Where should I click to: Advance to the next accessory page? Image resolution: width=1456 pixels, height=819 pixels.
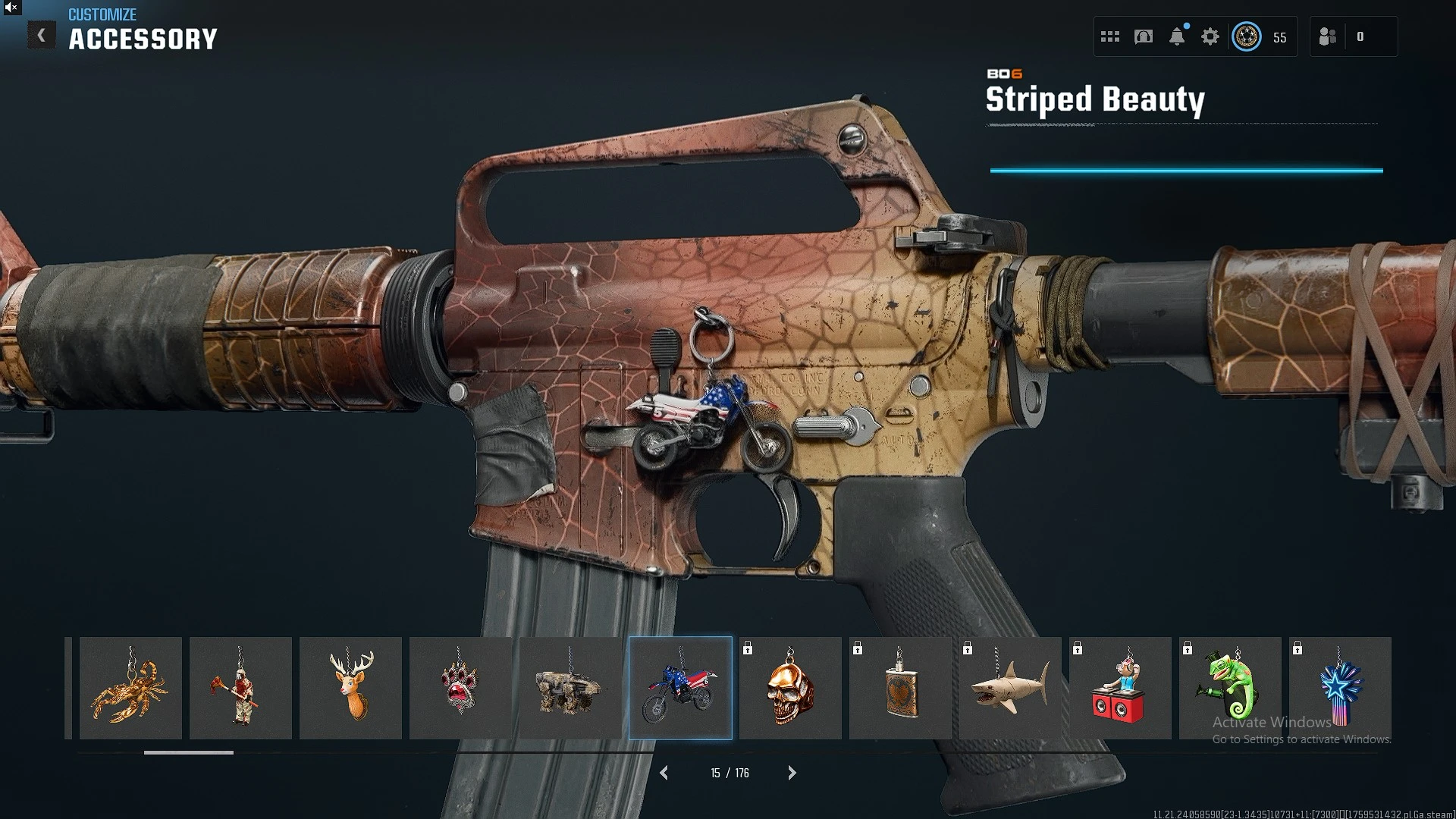coord(792,773)
